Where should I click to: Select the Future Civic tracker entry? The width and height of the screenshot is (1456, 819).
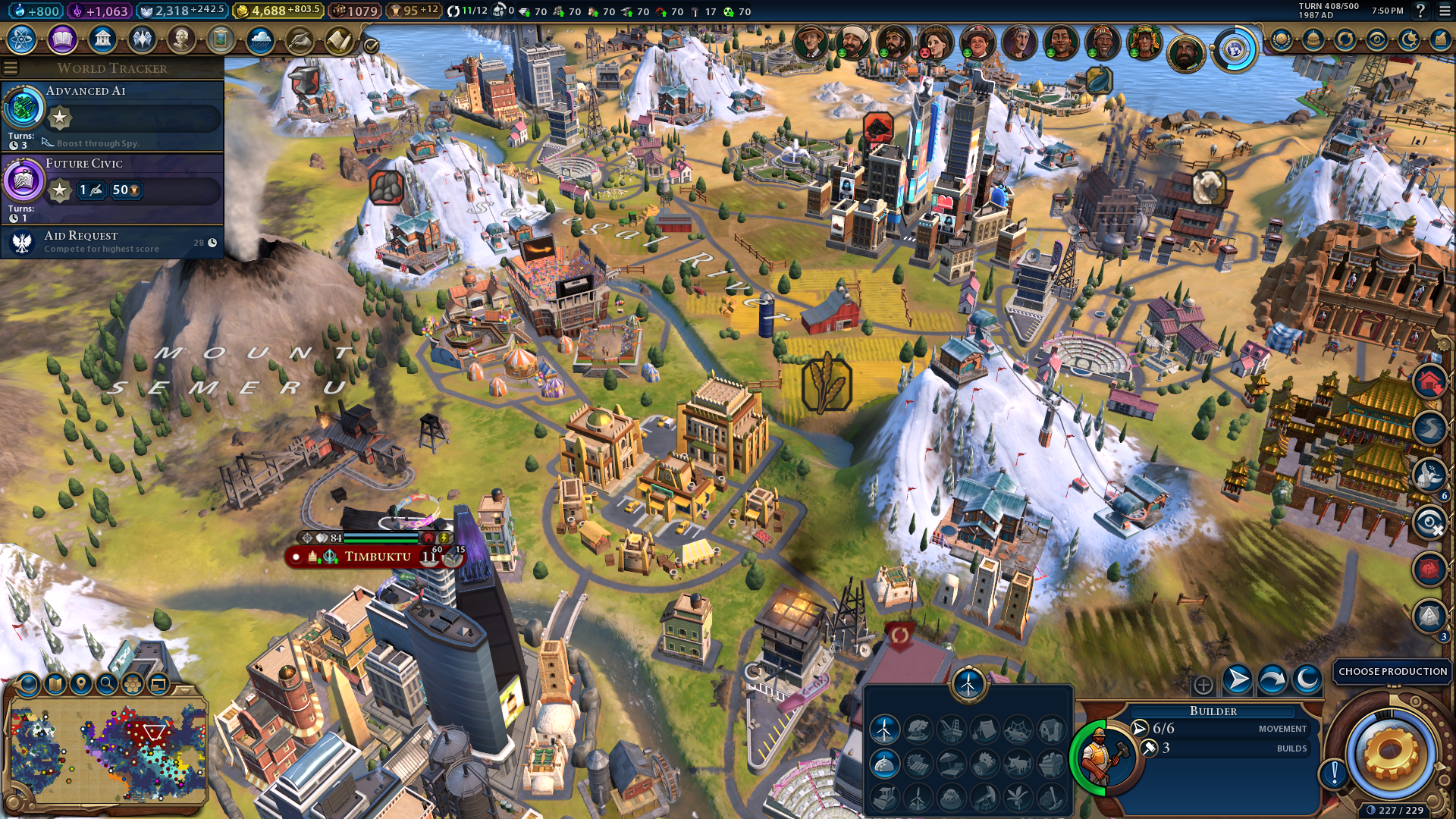click(x=112, y=187)
